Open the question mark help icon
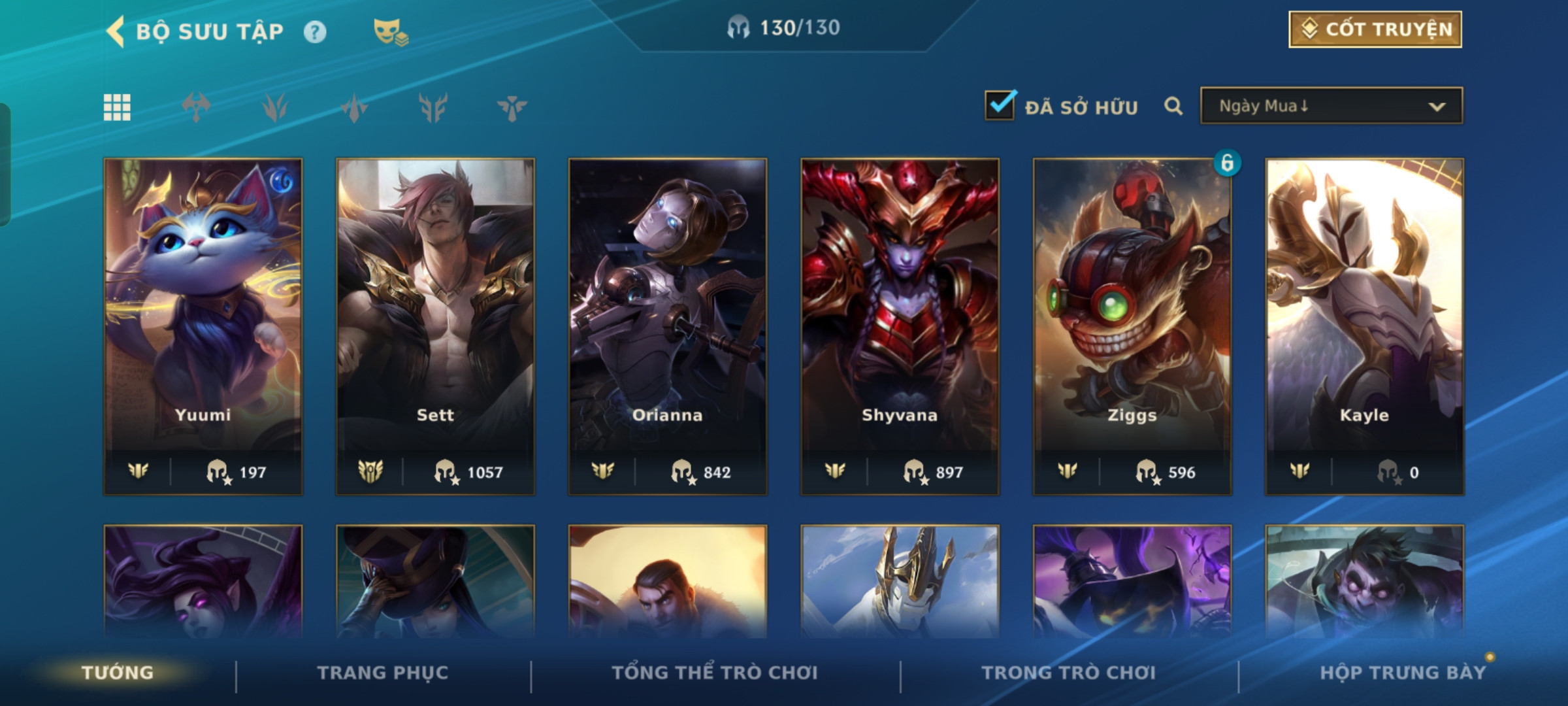Image resolution: width=1568 pixels, height=706 pixels. tap(315, 32)
